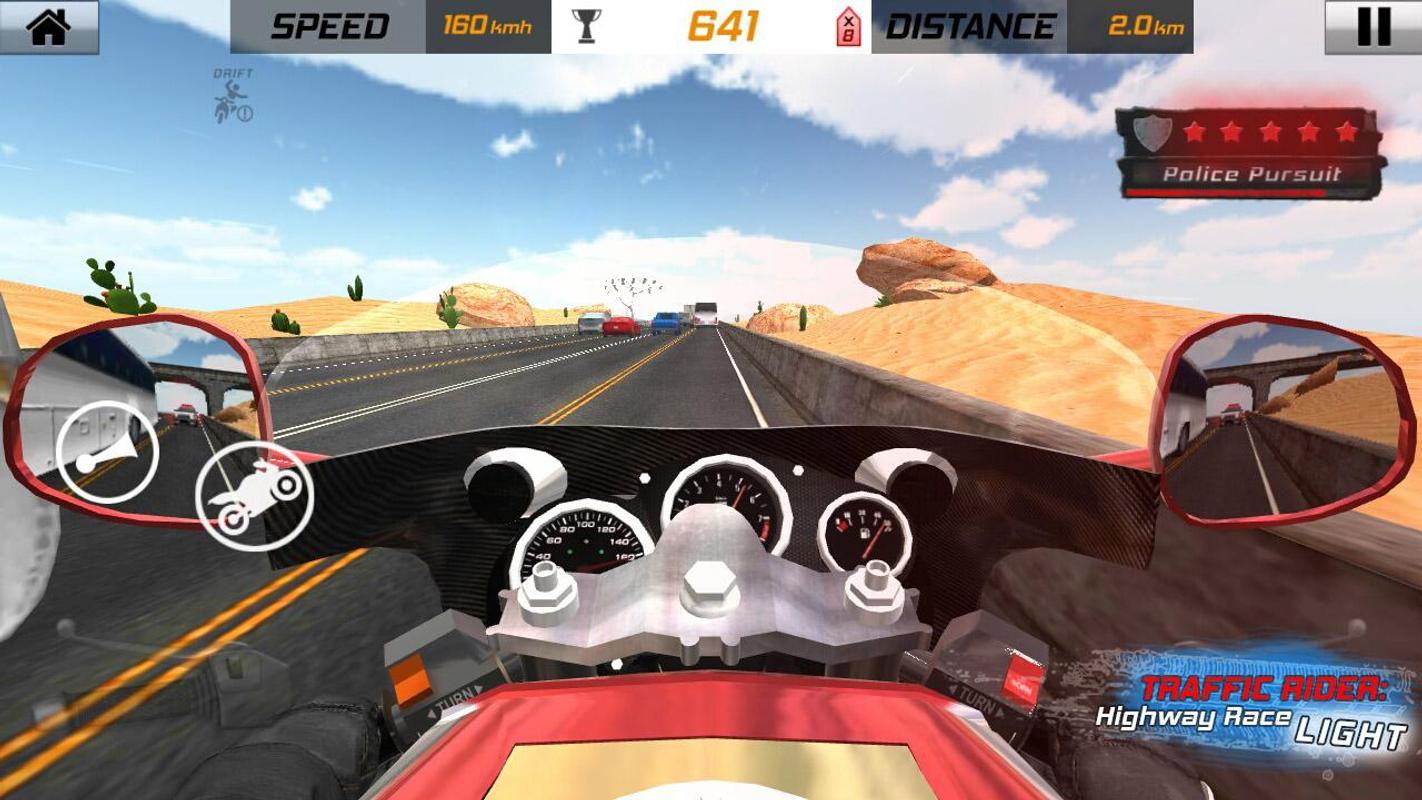
Task: Honk the horn button
Action: click(107, 451)
